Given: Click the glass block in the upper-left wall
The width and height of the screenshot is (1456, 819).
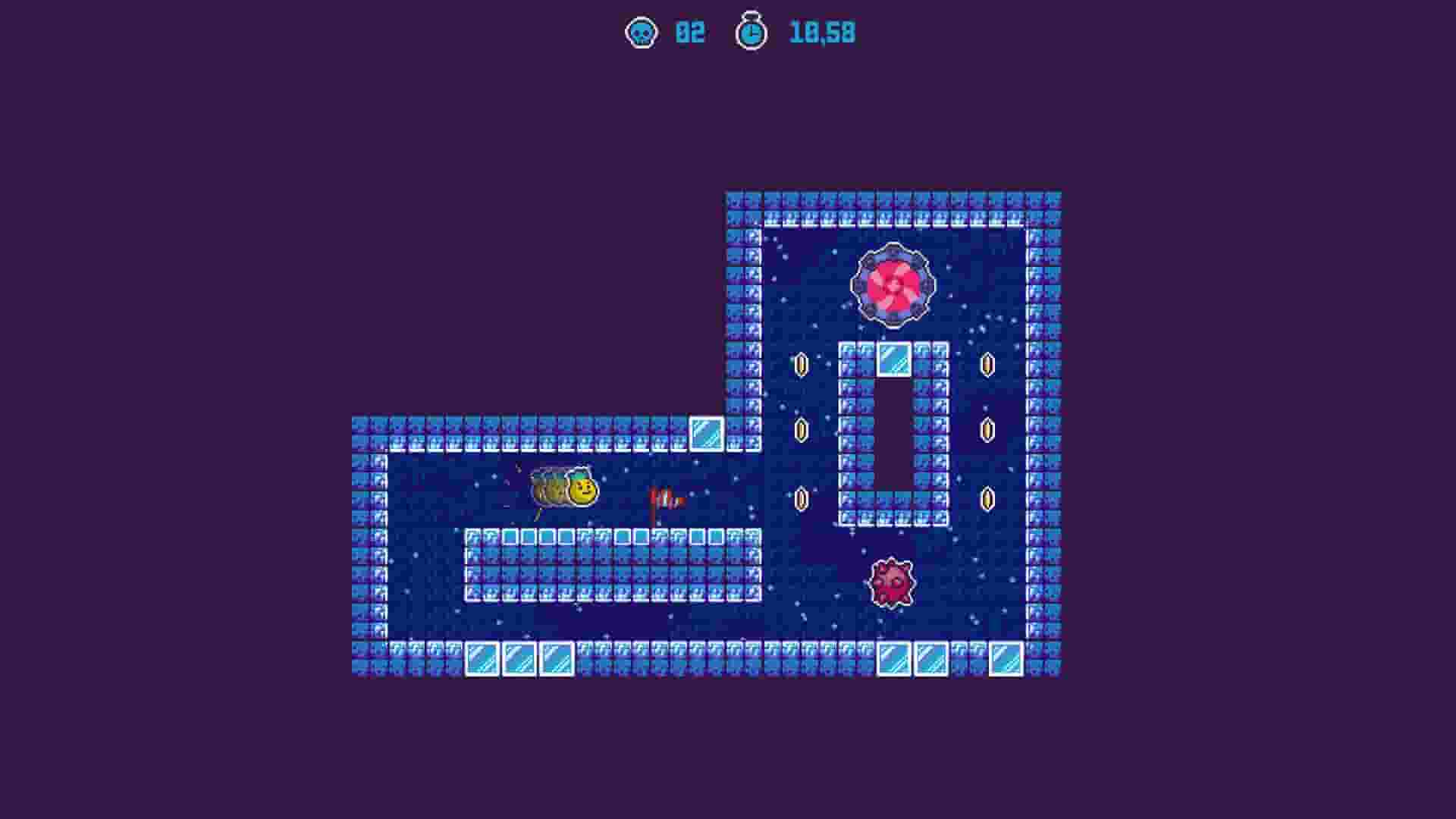Looking at the screenshot, I should click(x=707, y=433).
